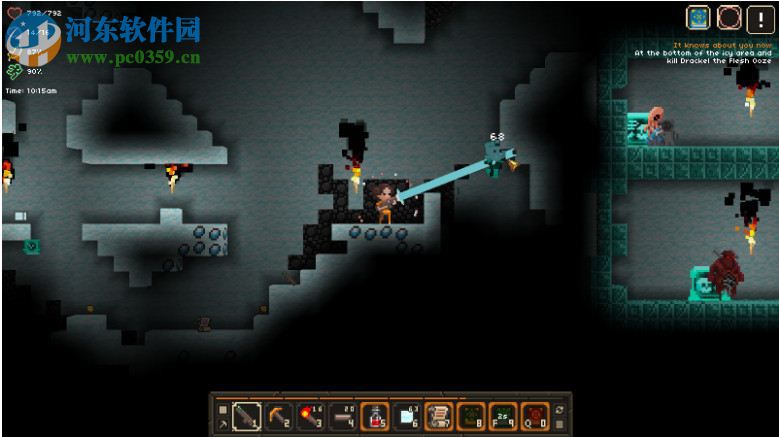The image size is (779, 437).
Task: Select the green item in slot 8
Action: [471, 415]
